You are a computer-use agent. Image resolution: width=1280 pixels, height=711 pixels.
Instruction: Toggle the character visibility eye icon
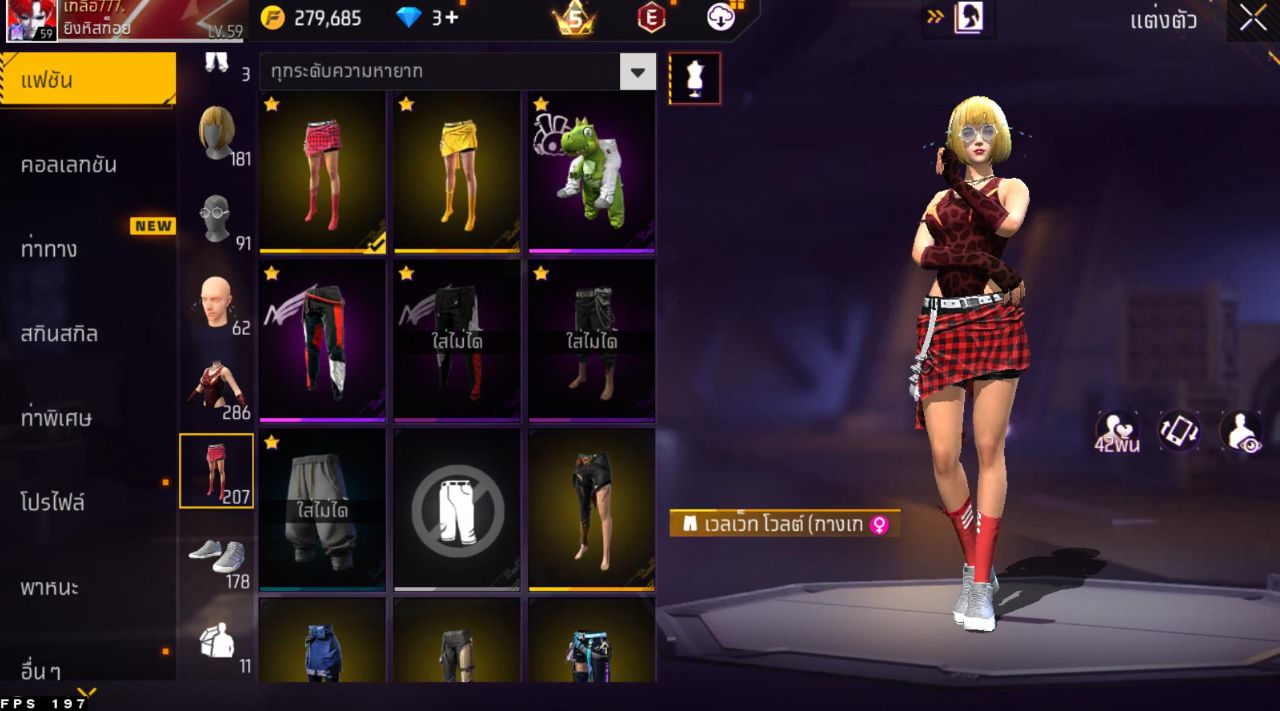click(1240, 430)
